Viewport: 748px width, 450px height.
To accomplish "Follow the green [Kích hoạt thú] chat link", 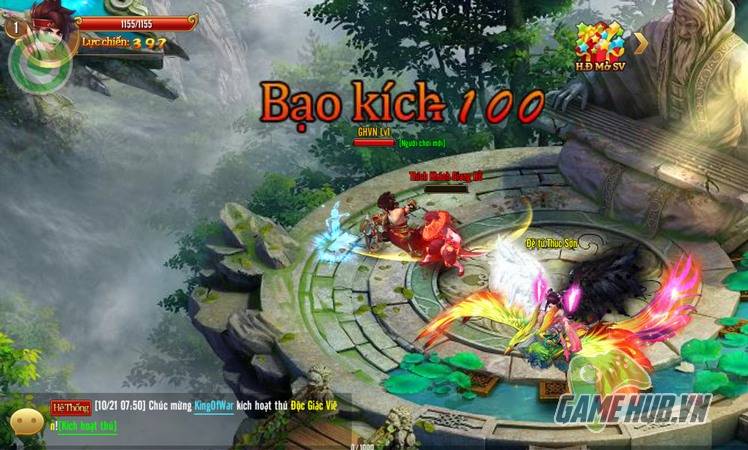I will click(87, 426).
